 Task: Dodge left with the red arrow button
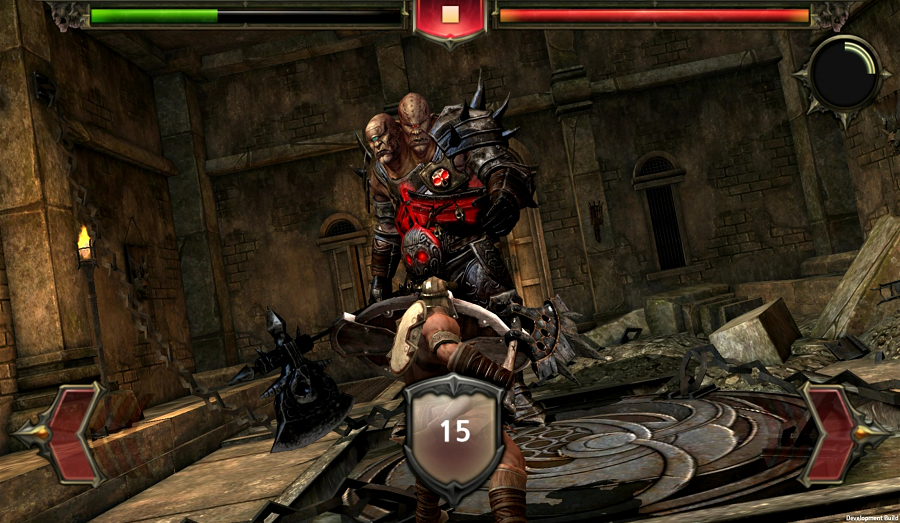(62, 433)
